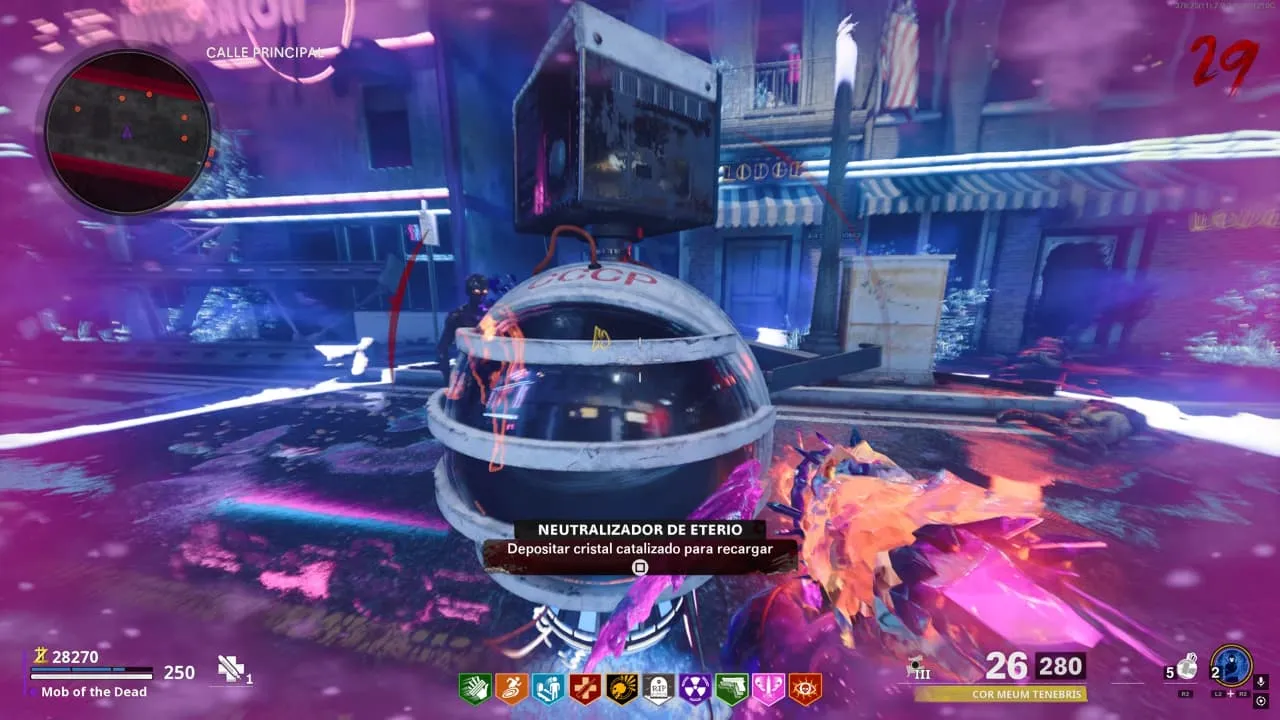This screenshot has height=720, width=1280.
Task: Click the black and yellow helmet perk
Action: pos(621,688)
